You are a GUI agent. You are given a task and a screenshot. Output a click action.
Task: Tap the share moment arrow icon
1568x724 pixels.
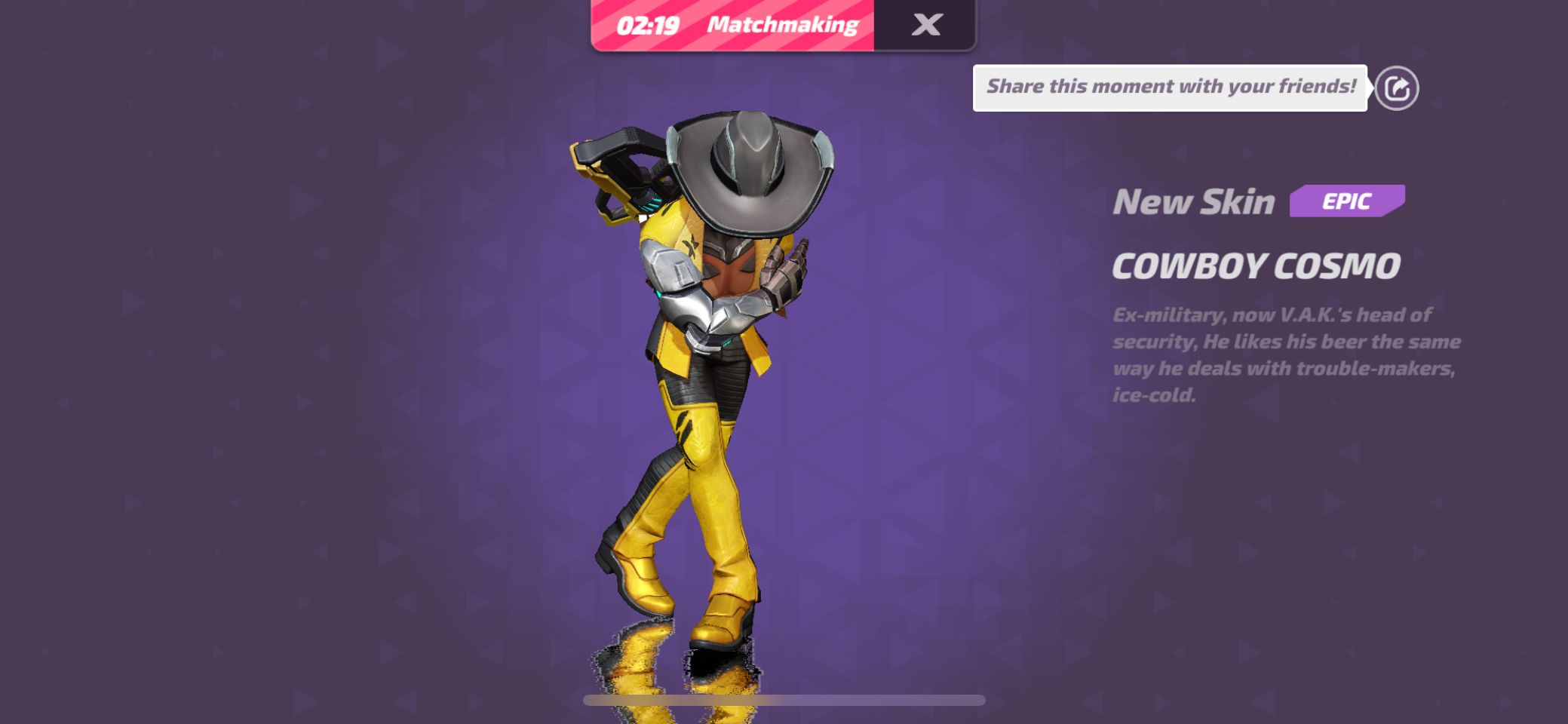pyautogui.click(x=1397, y=88)
